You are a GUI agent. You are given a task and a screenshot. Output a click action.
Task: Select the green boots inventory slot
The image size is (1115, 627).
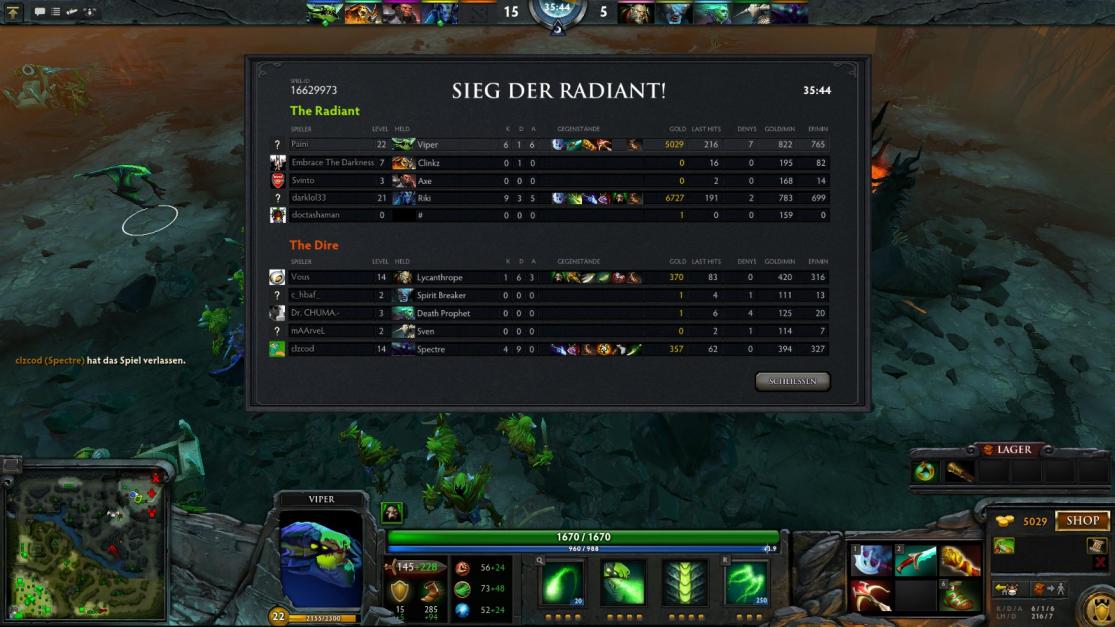coord(959,596)
